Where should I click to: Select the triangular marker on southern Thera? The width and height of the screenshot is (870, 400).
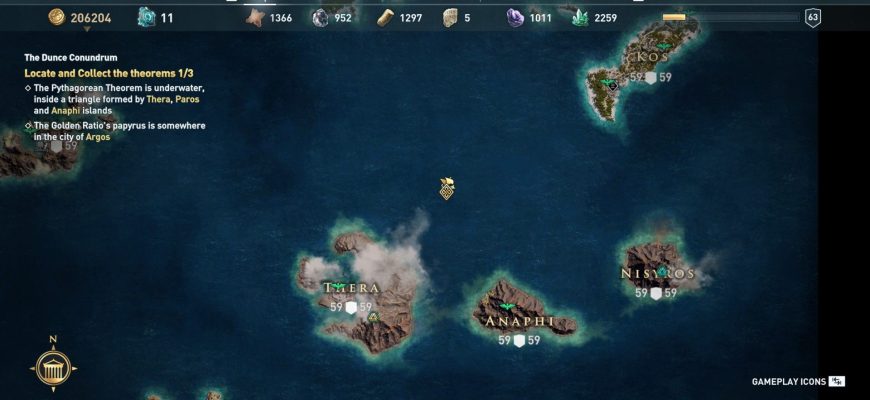coord(373,317)
